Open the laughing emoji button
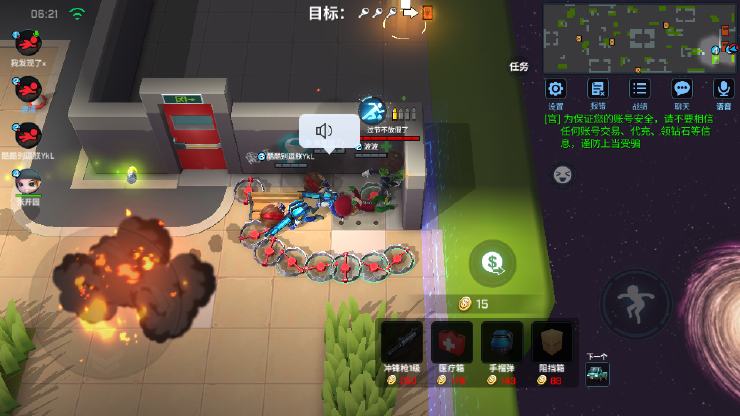 click(x=563, y=175)
